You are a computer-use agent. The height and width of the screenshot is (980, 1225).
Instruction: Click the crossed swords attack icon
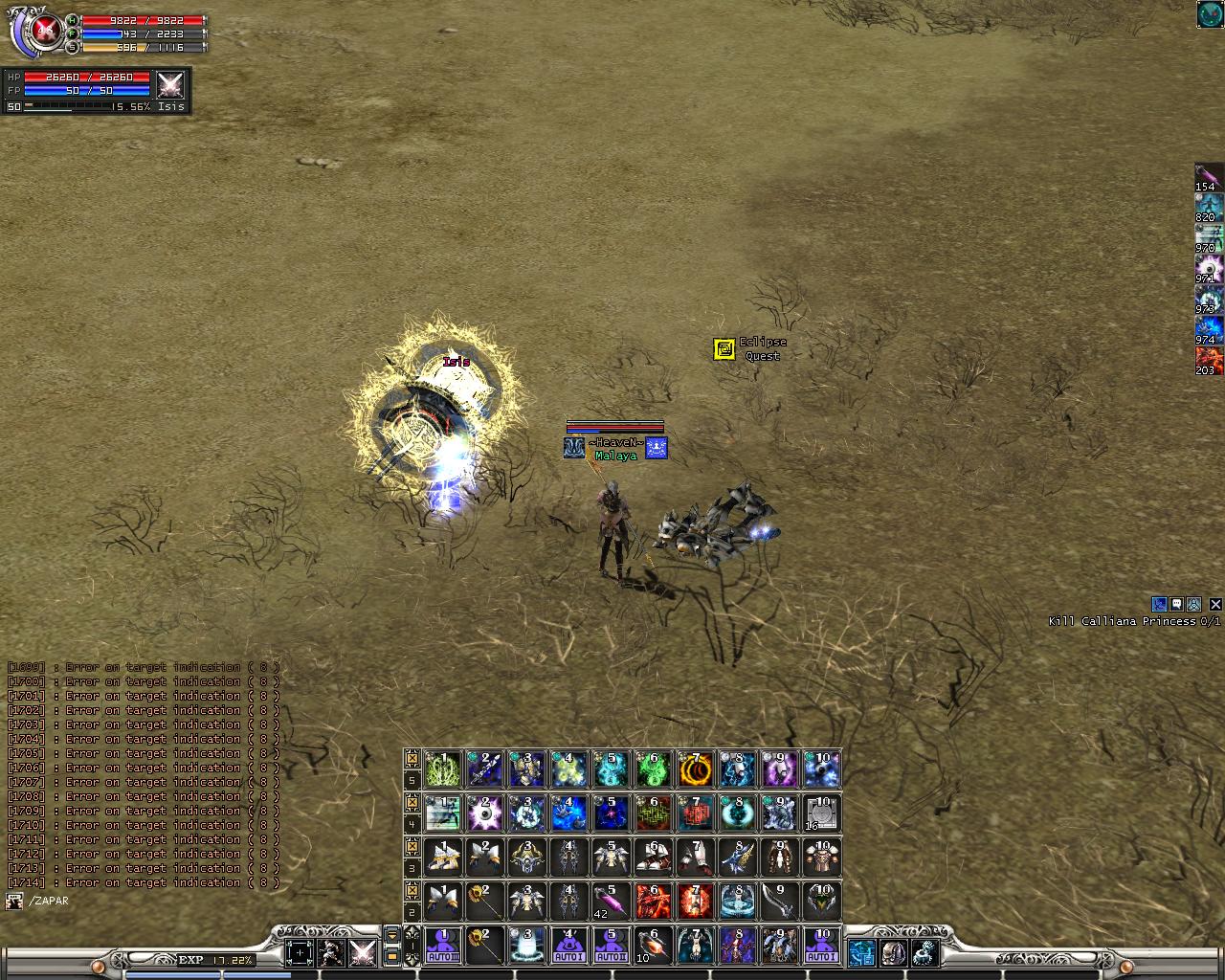[363, 952]
